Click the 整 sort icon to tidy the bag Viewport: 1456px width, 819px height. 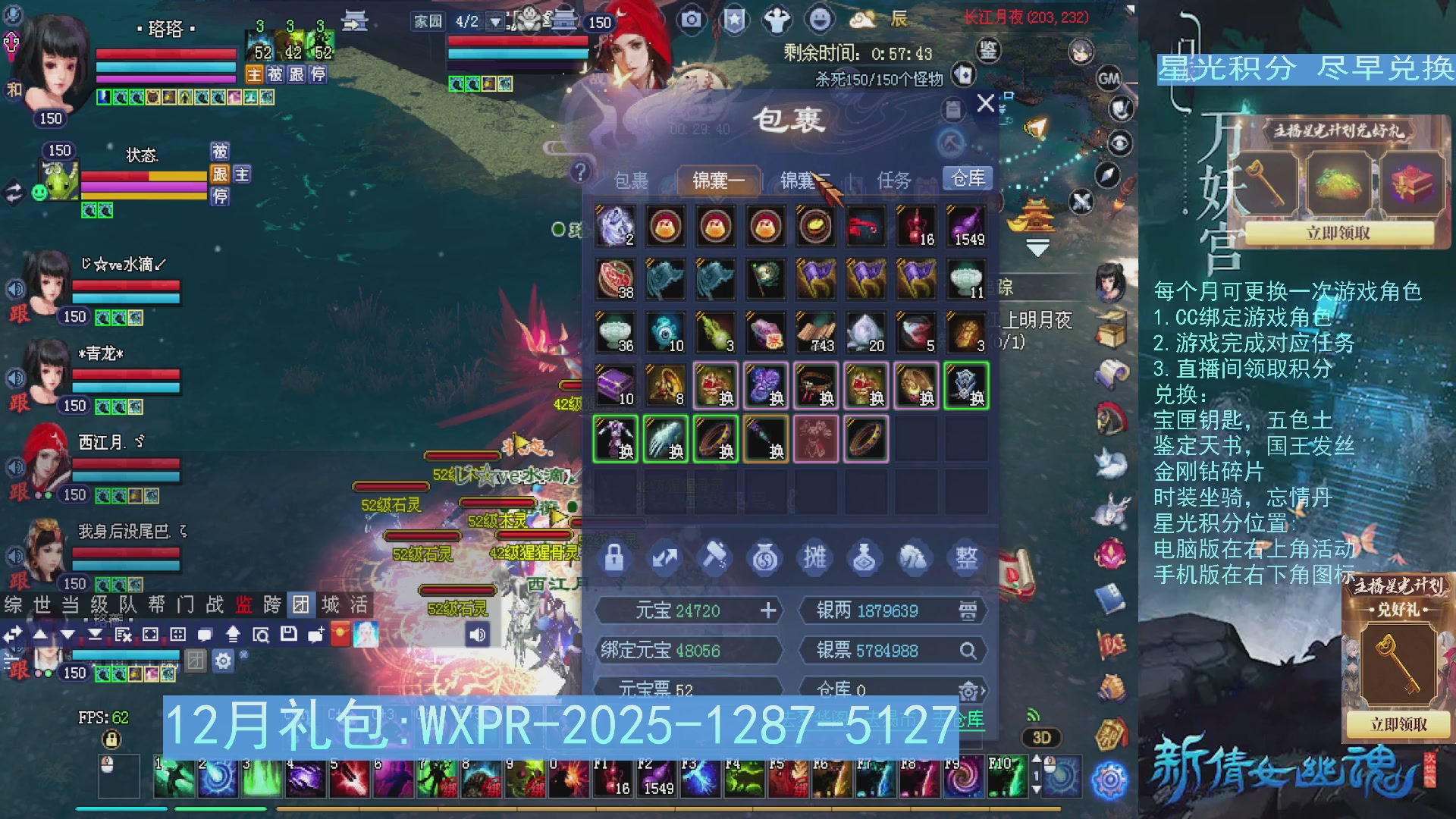tap(965, 559)
